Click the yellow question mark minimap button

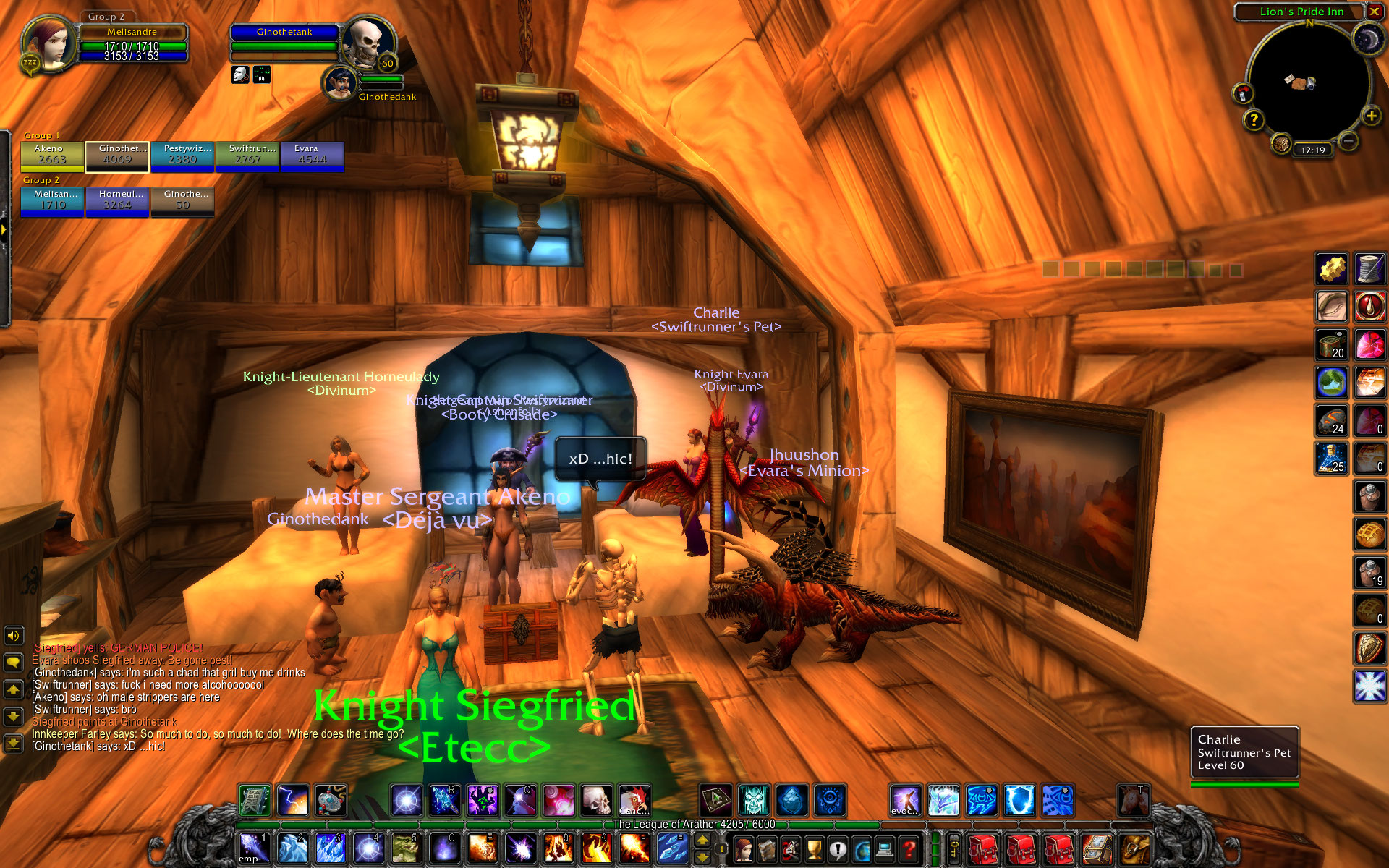coord(1254,120)
